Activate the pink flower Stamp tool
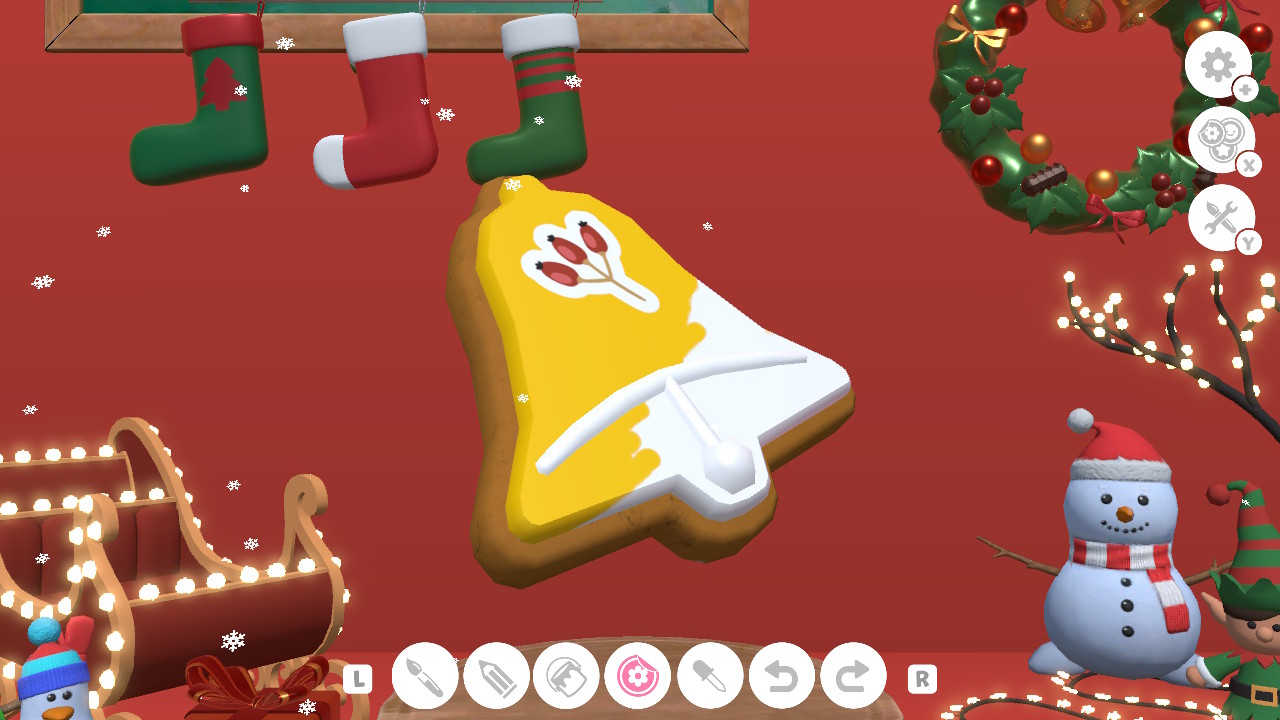This screenshot has width=1280, height=720. point(638,676)
